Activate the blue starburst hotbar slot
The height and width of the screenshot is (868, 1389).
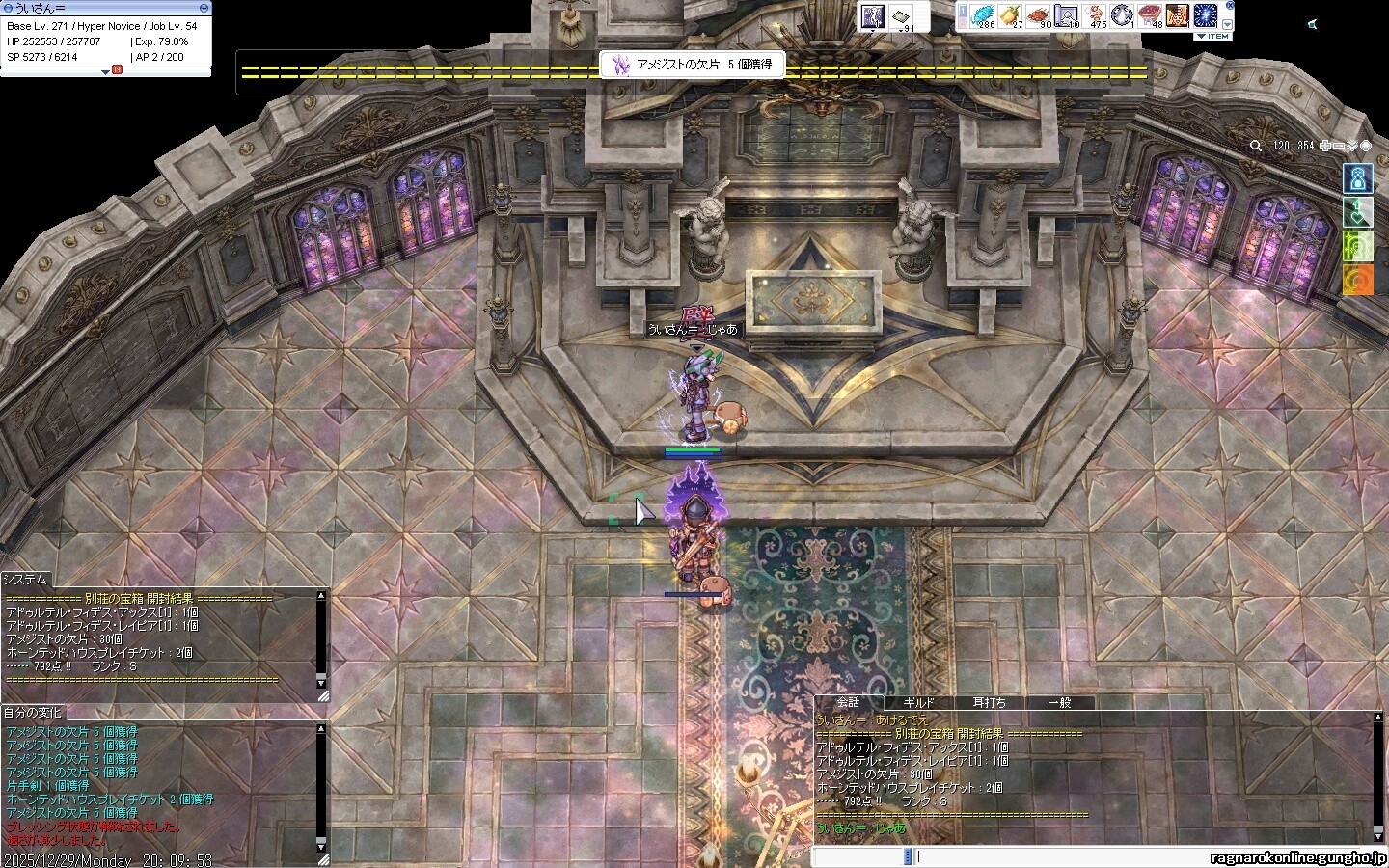coord(1206,15)
